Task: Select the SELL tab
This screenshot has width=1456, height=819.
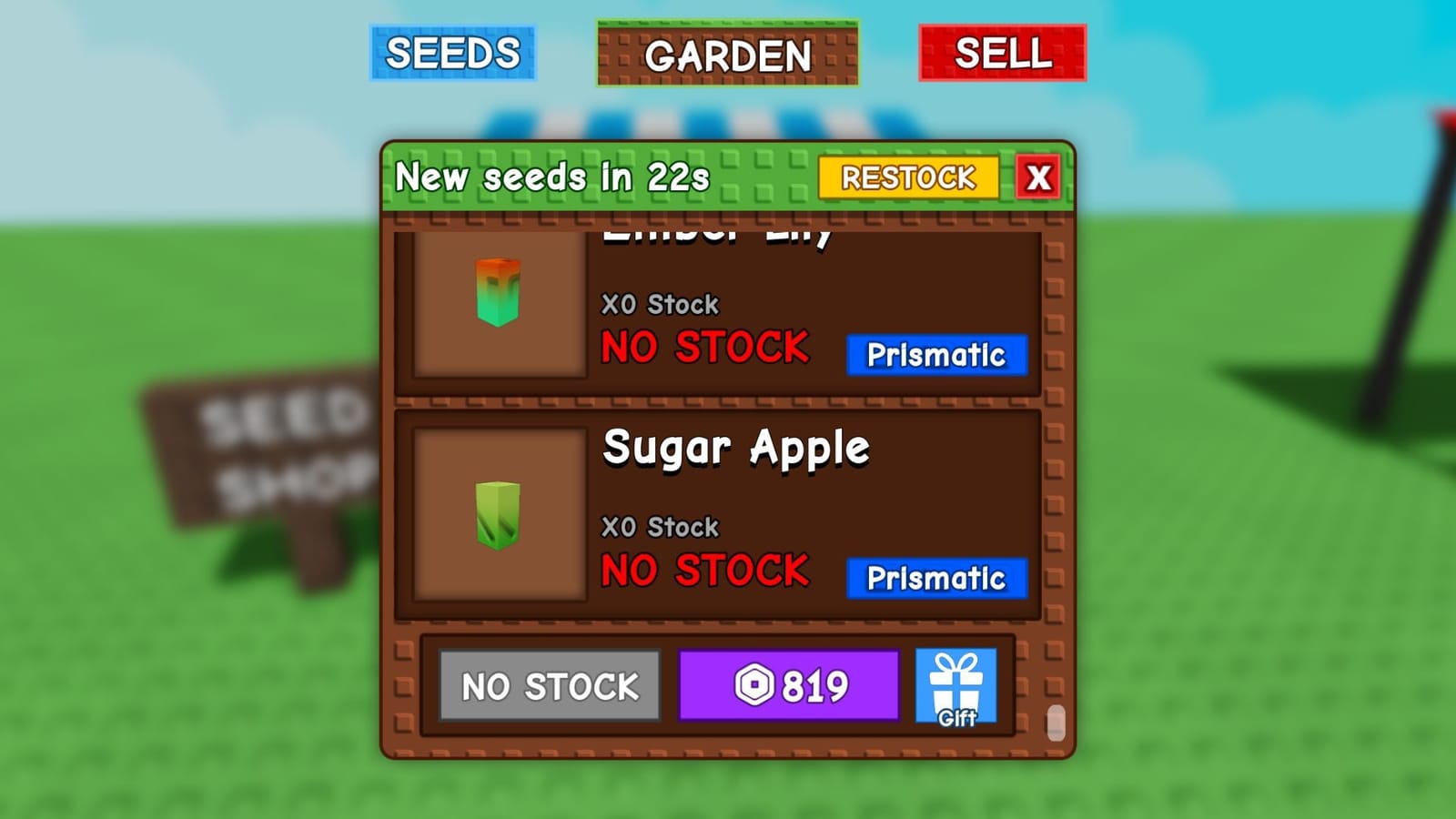Action: [x=1001, y=54]
